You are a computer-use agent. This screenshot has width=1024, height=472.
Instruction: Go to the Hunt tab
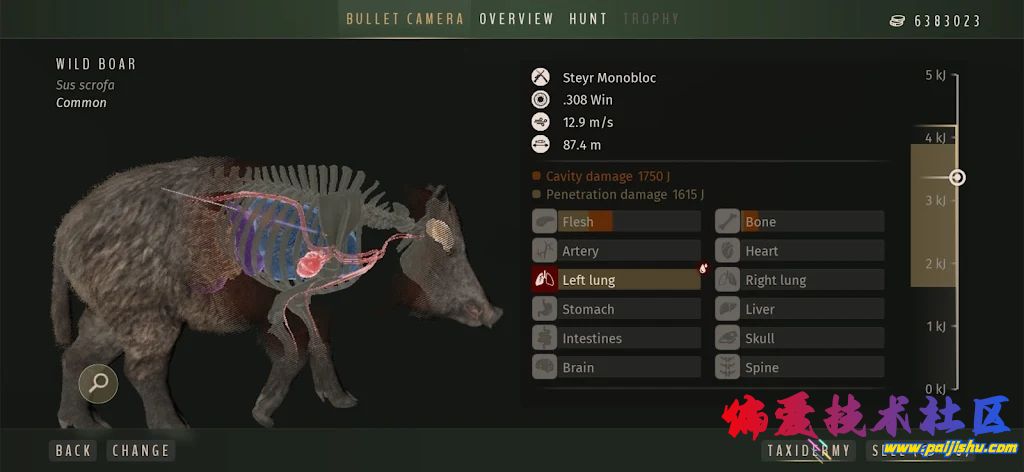click(588, 19)
